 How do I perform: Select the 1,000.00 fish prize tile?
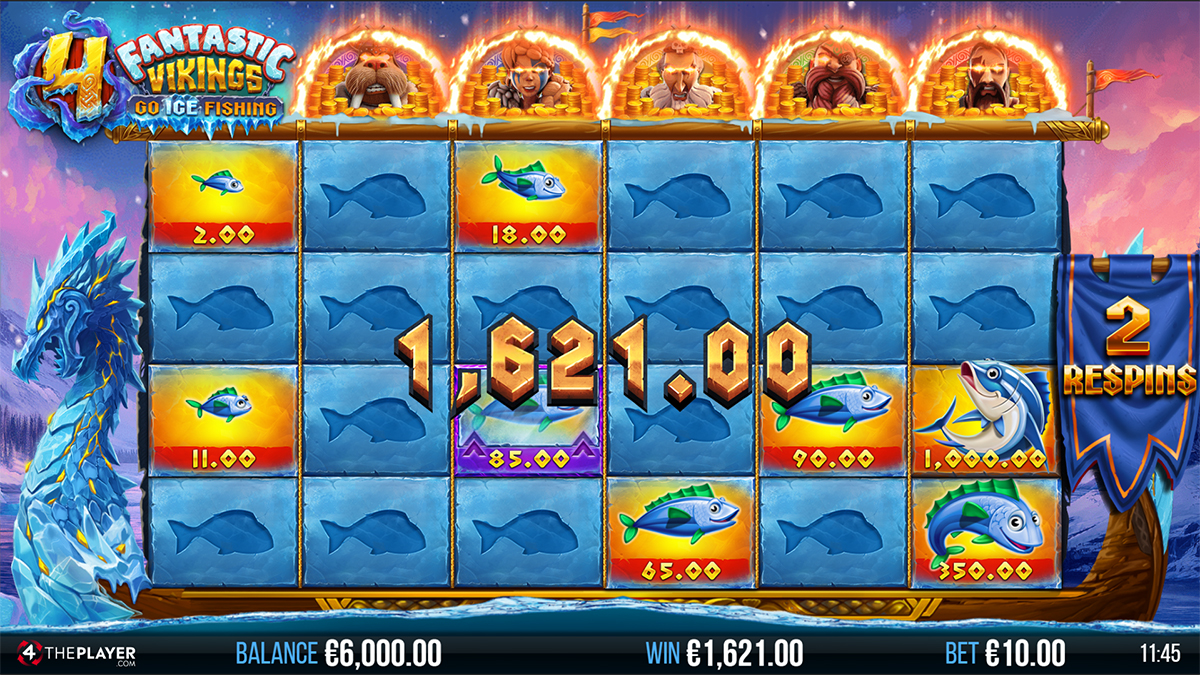984,420
